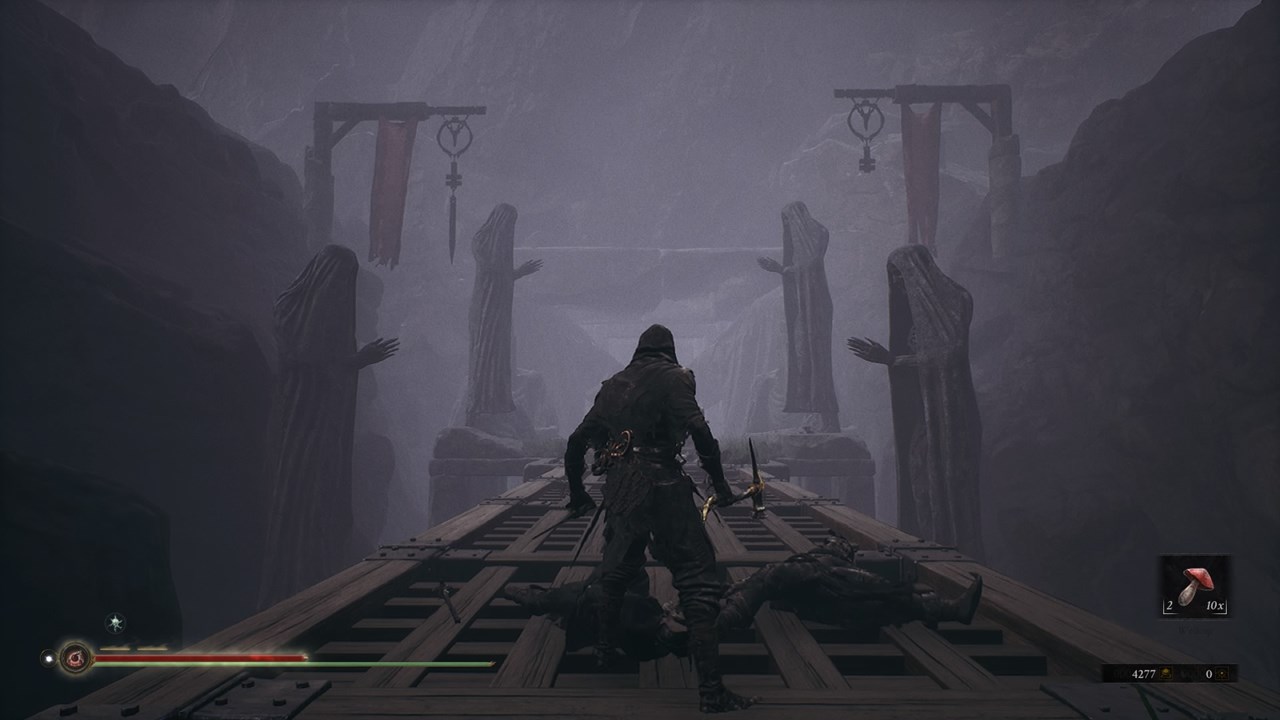The height and width of the screenshot is (720, 1280).
Task: Click the red swirl emblem beside the health bar
Action: pyautogui.click(x=75, y=658)
